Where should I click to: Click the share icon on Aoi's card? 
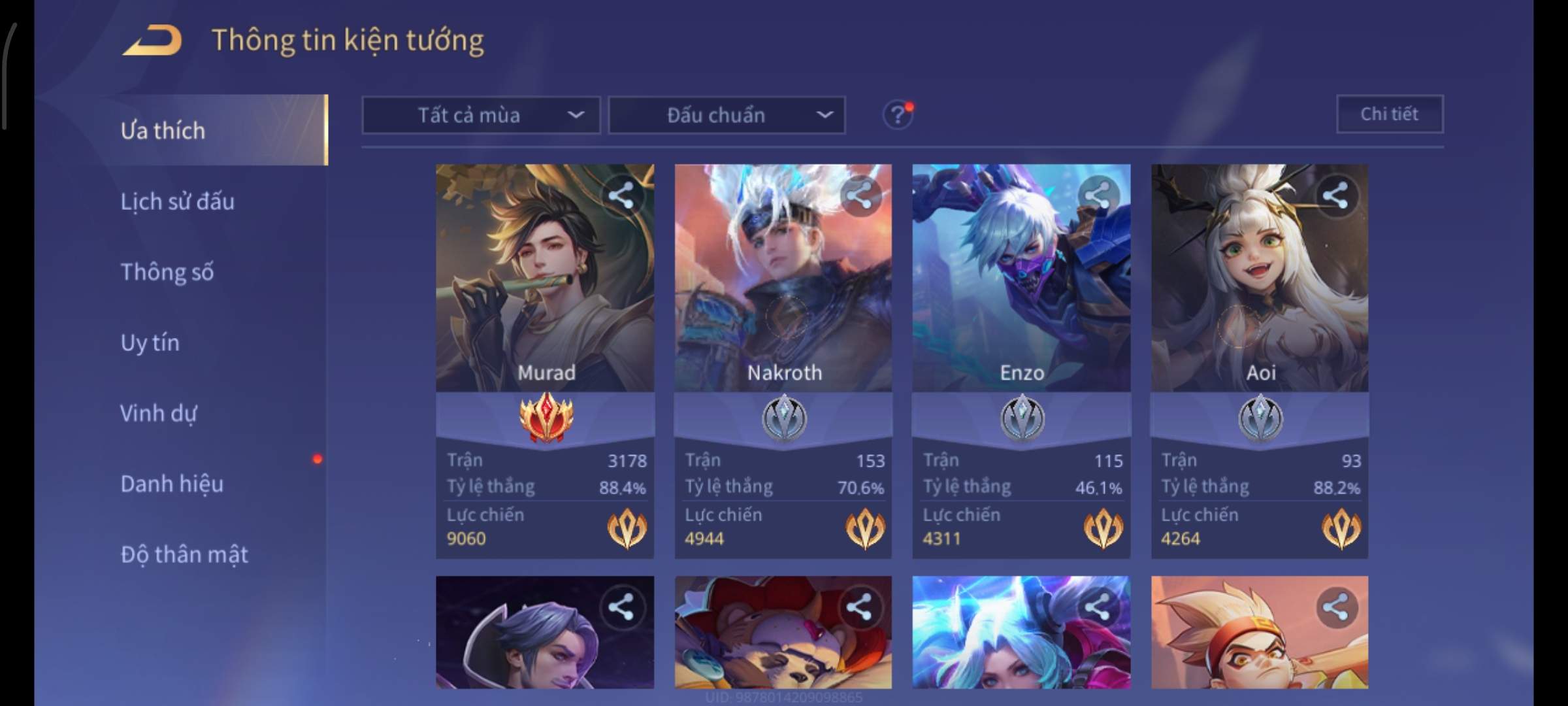click(1335, 195)
